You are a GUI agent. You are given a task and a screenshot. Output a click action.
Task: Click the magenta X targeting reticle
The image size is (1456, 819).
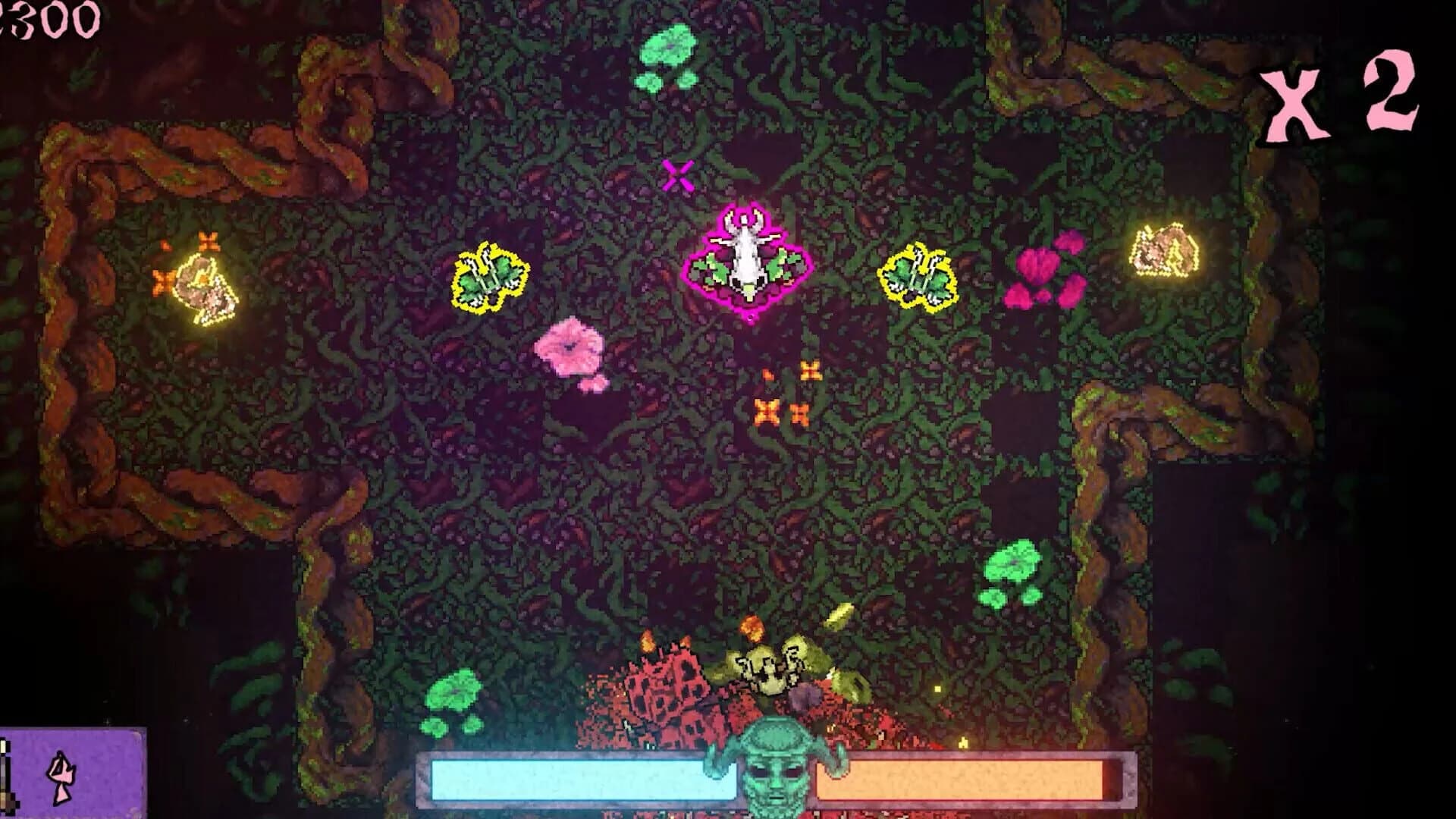pyautogui.click(x=677, y=176)
